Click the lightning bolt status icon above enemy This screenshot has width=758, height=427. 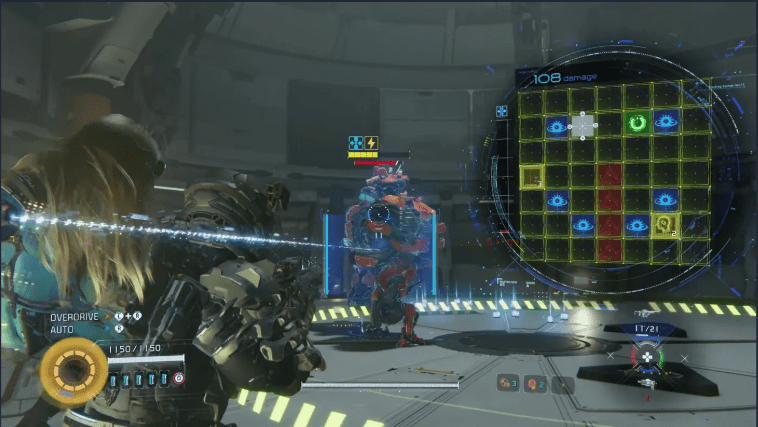[x=371, y=143]
